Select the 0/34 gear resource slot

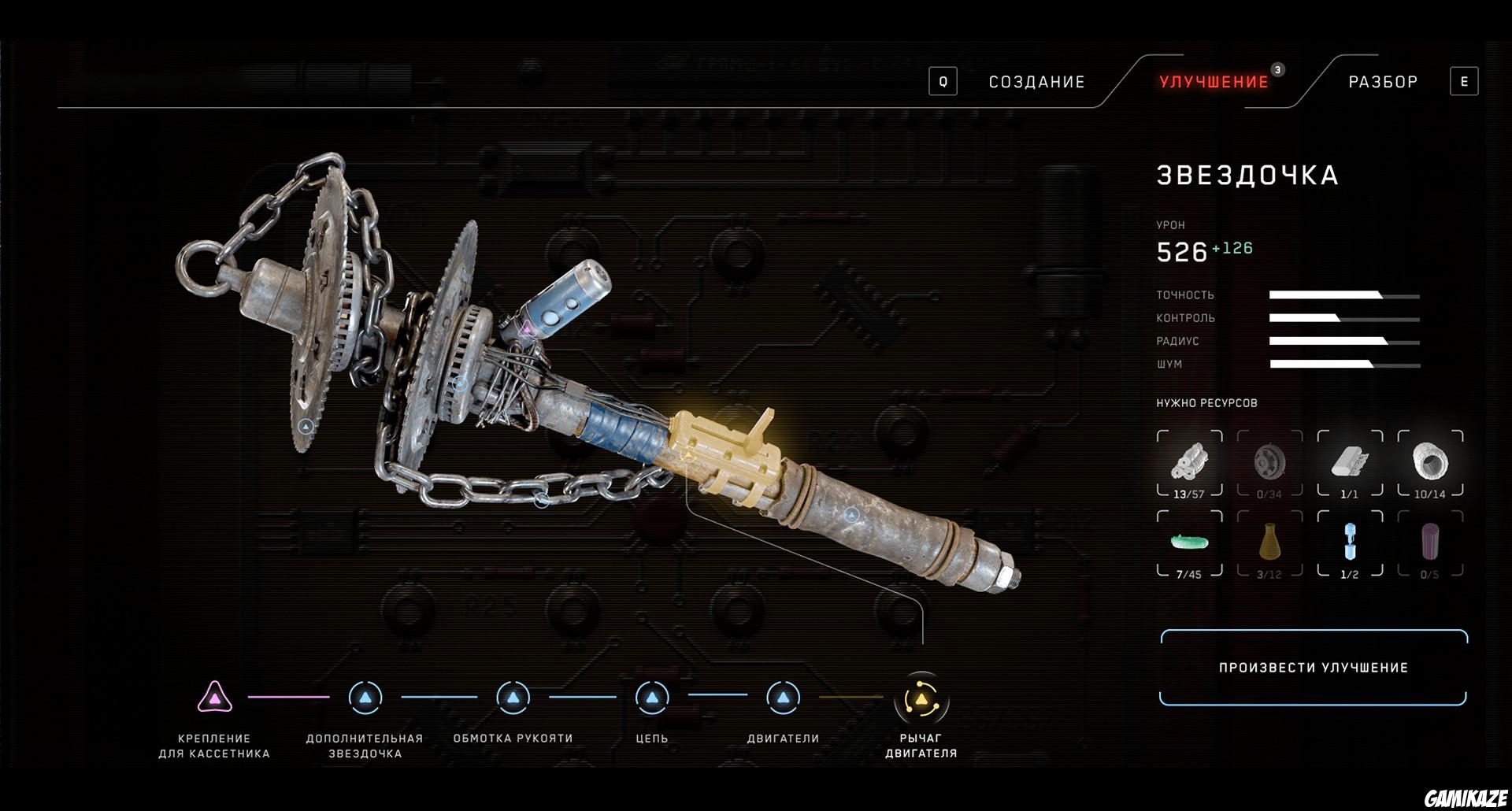[x=1269, y=463]
